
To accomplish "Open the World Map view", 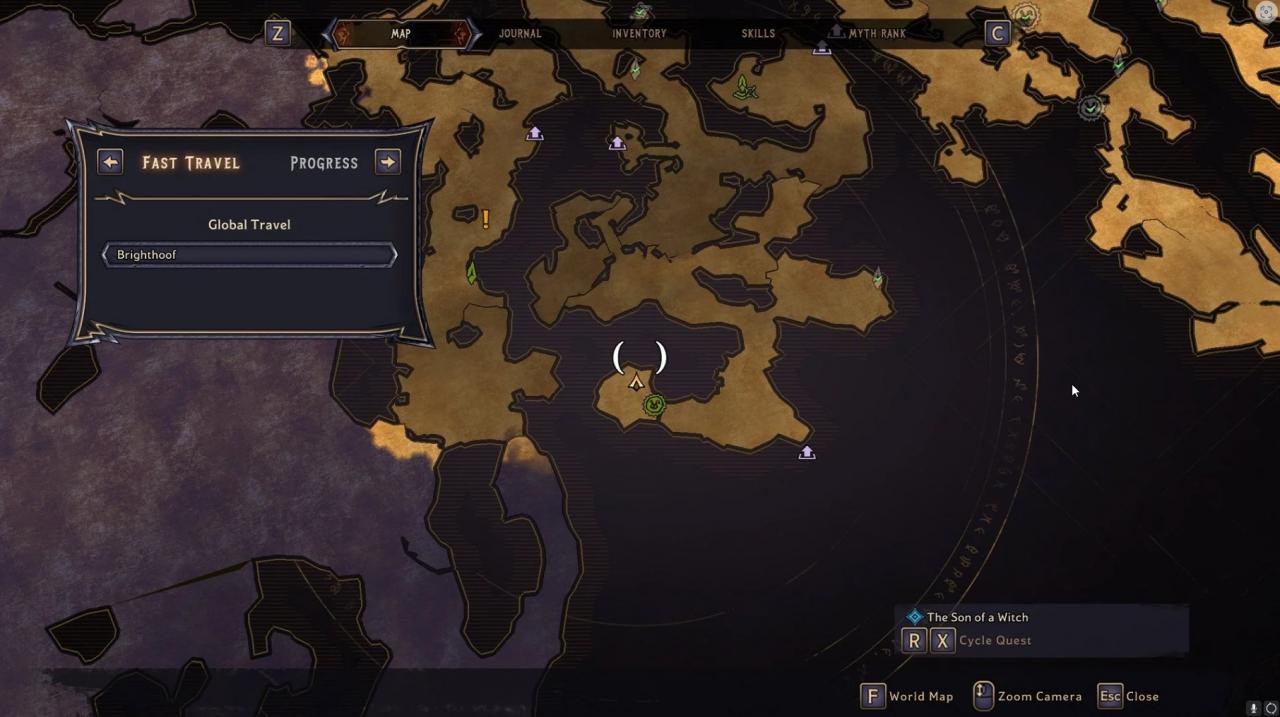I will (x=908, y=696).
